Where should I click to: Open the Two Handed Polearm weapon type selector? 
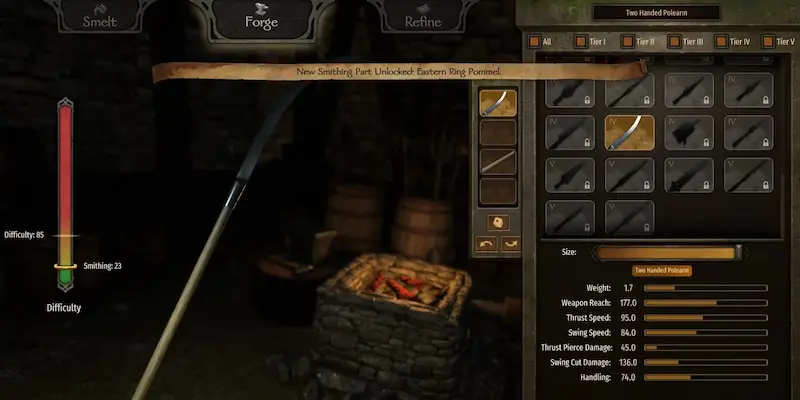click(x=656, y=13)
